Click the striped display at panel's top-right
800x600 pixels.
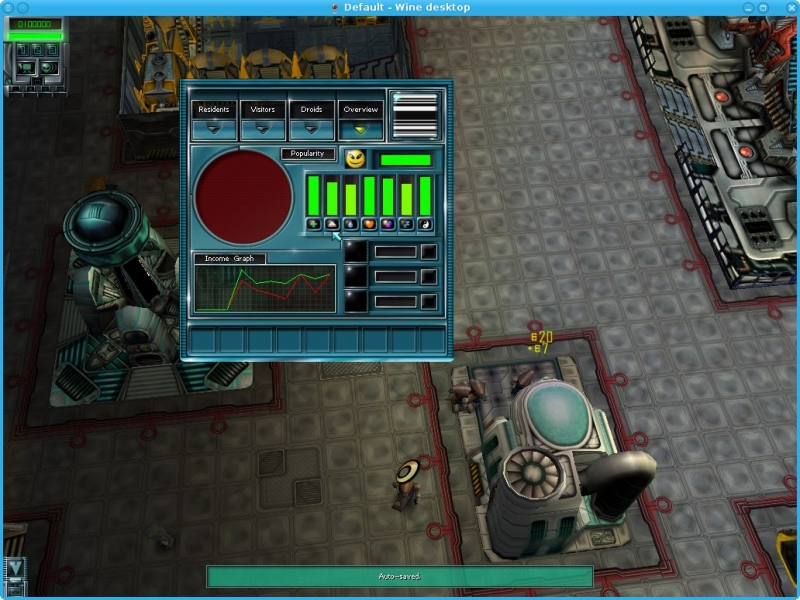(x=416, y=115)
